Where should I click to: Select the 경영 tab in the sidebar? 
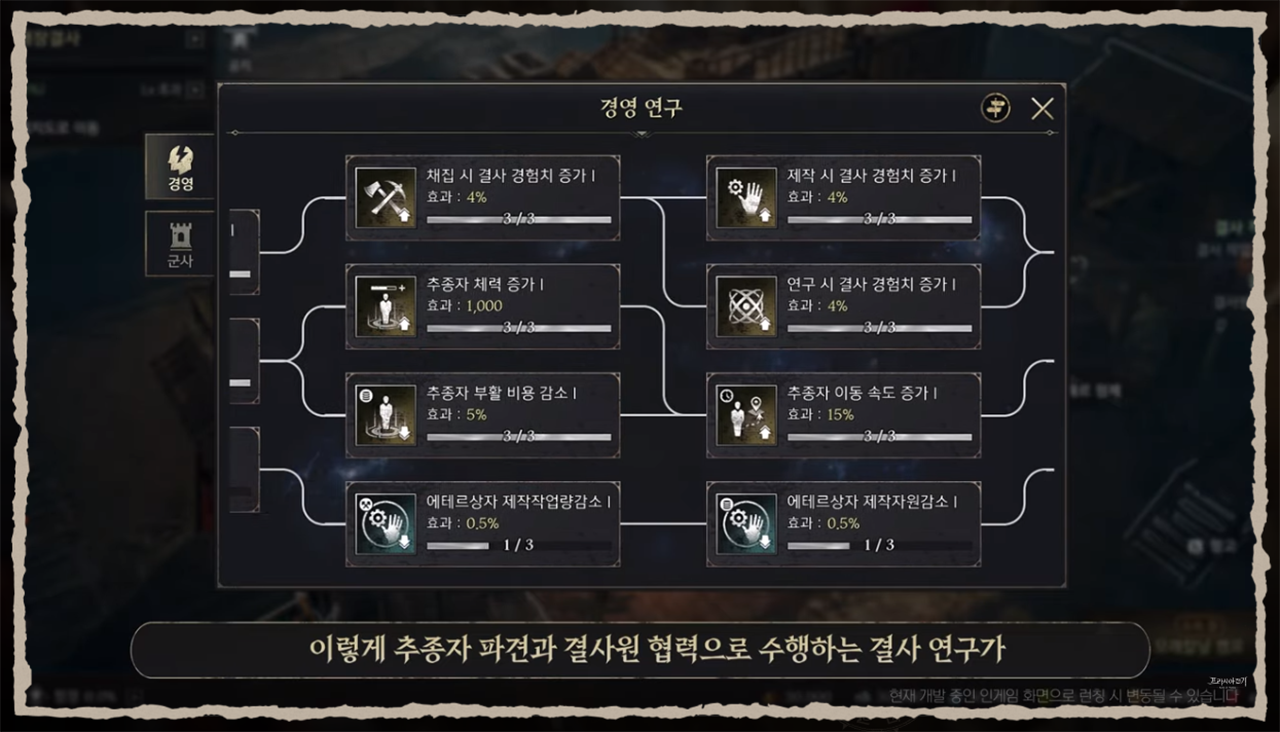(x=179, y=170)
